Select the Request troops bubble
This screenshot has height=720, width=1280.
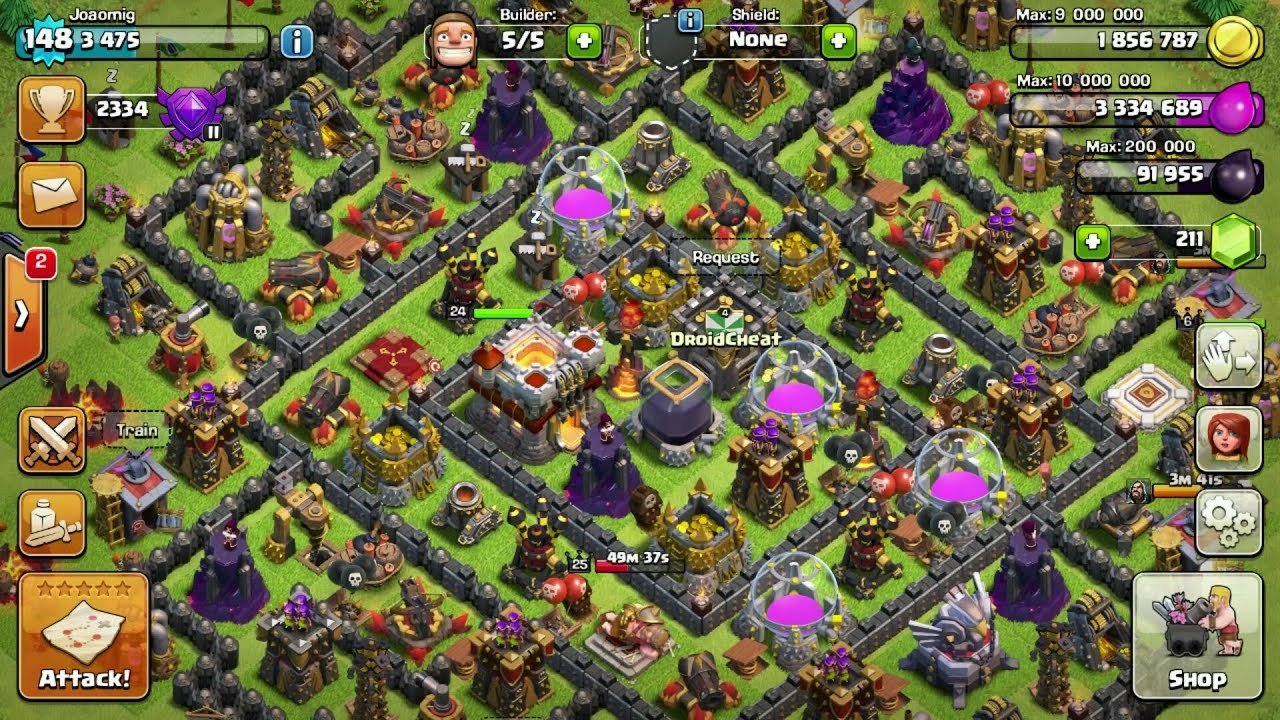tap(726, 258)
